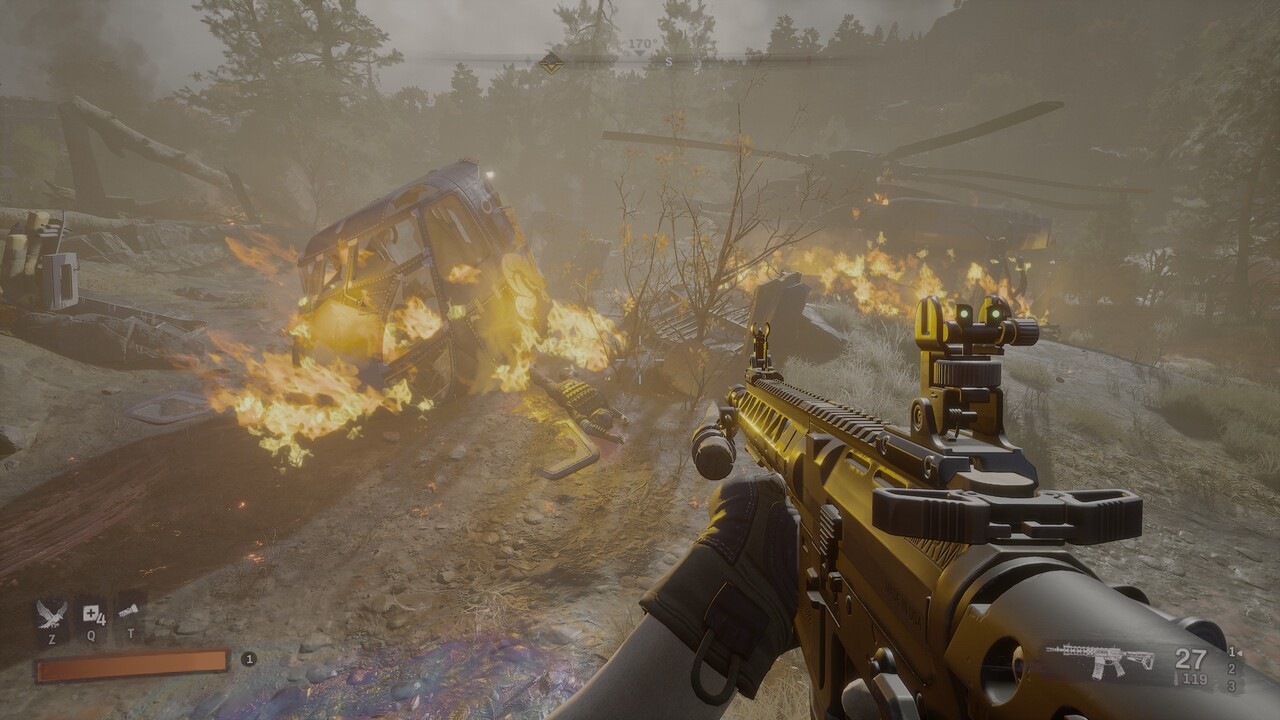The width and height of the screenshot is (1280, 720).
Task: Click the objective marker on the compass
Action: pos(550,62)
